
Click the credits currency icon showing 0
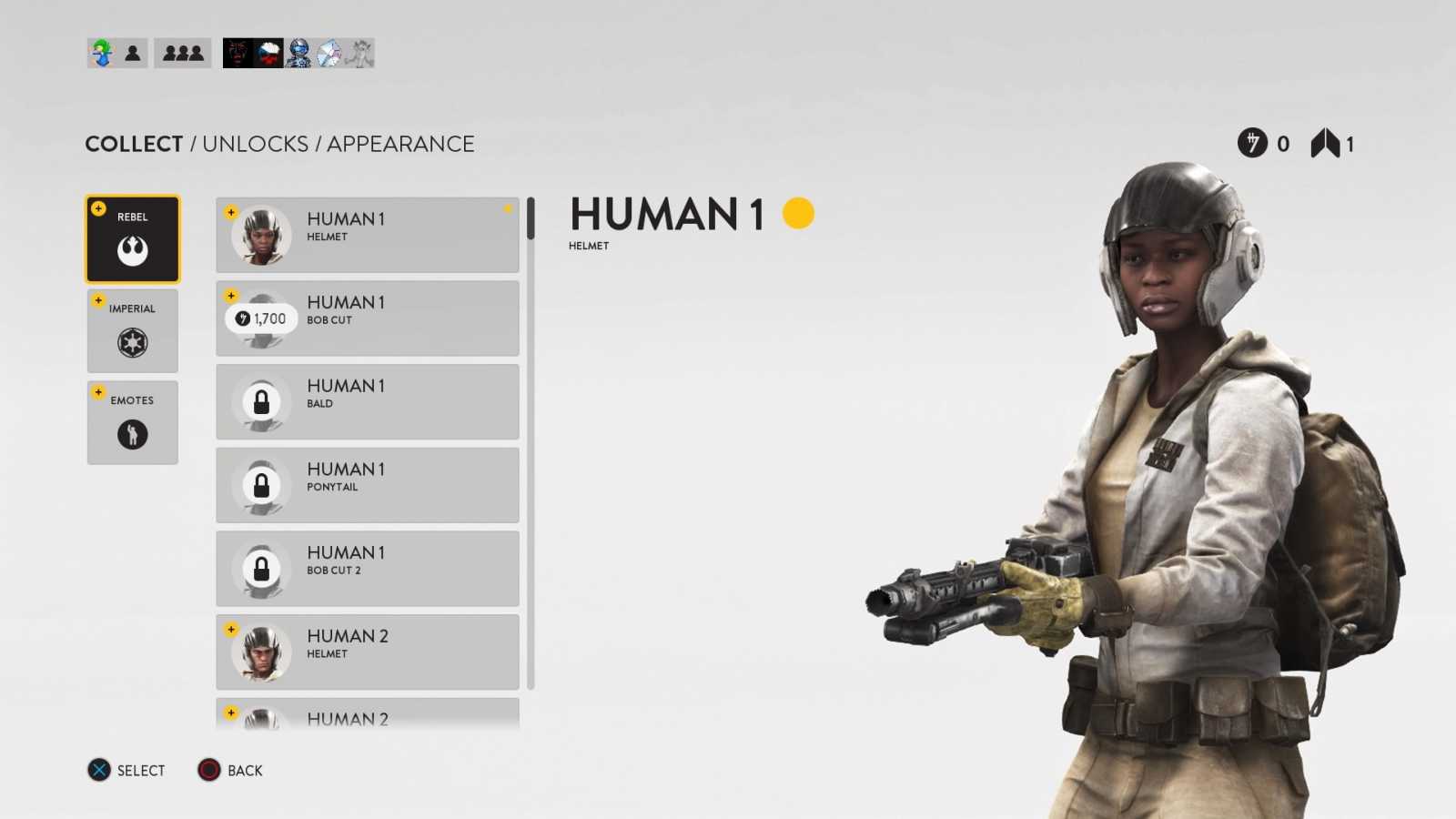1250,143
